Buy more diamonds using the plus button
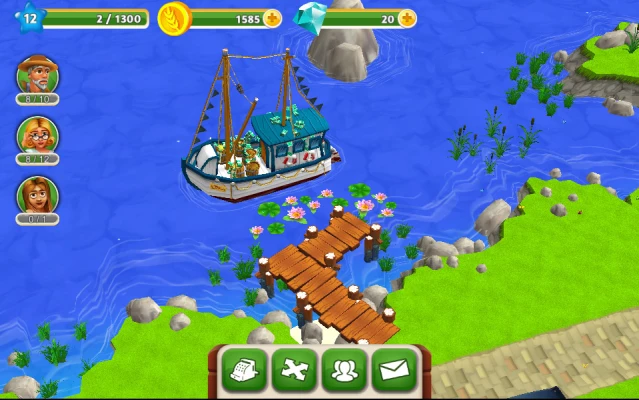This screenshot has width=639, height=400. click(407, 19)
